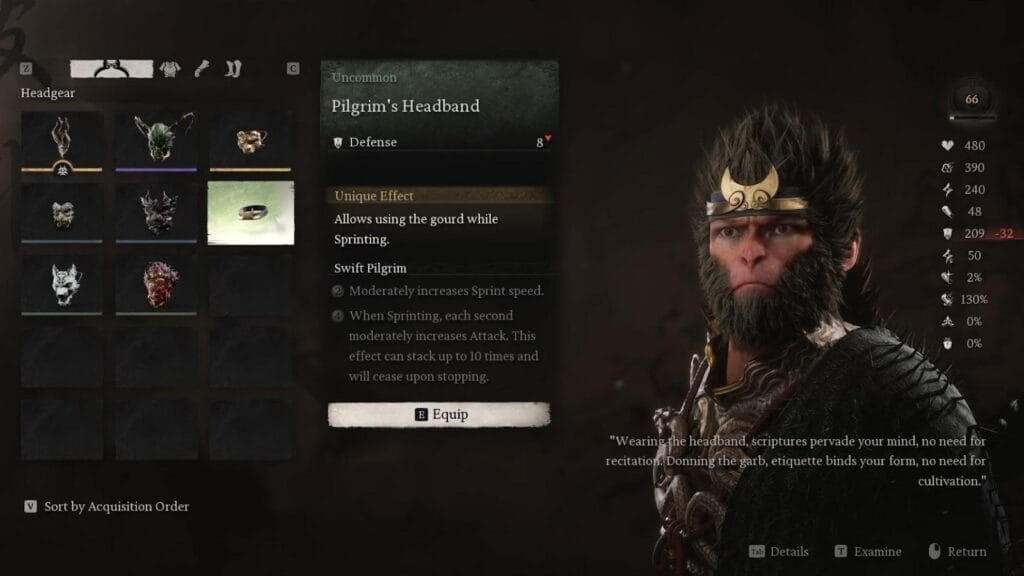Select the small golden mask headgear

click(x=250, y=141)
